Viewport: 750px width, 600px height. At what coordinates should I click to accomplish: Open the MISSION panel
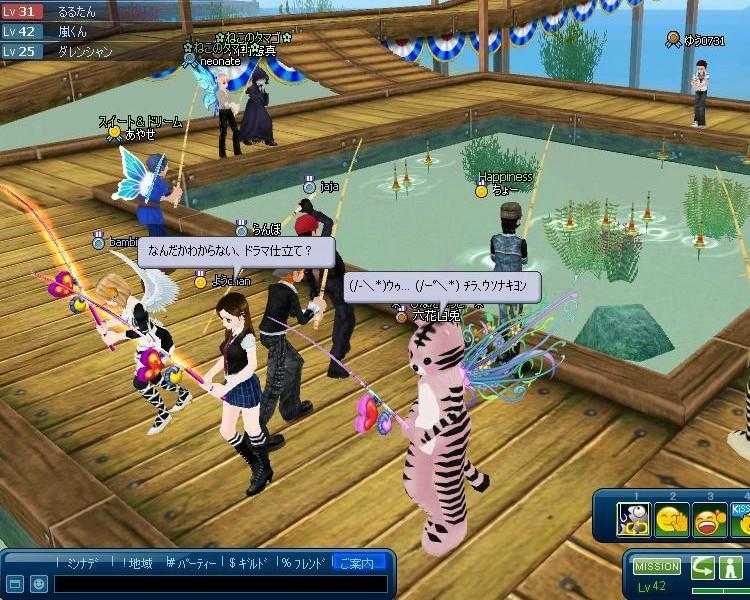pyautogui.click(x=657, y=567)
